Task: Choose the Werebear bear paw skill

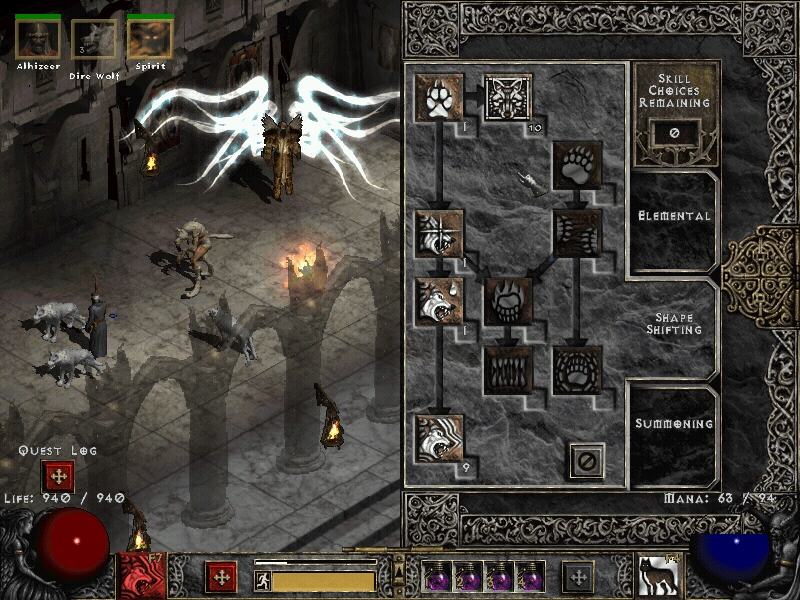Action: click(578, 165)
